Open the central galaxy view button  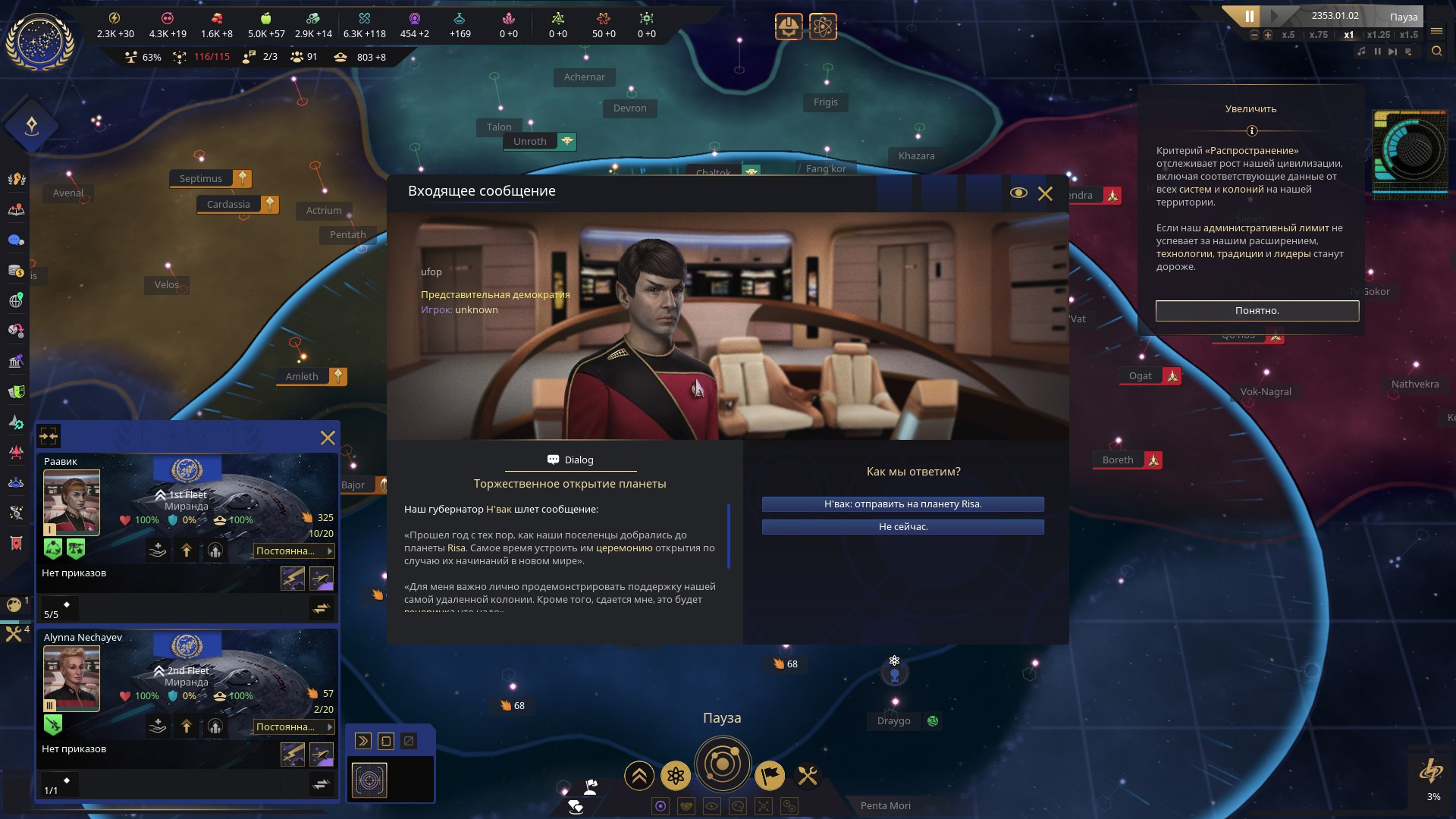[x=722, y=764]
